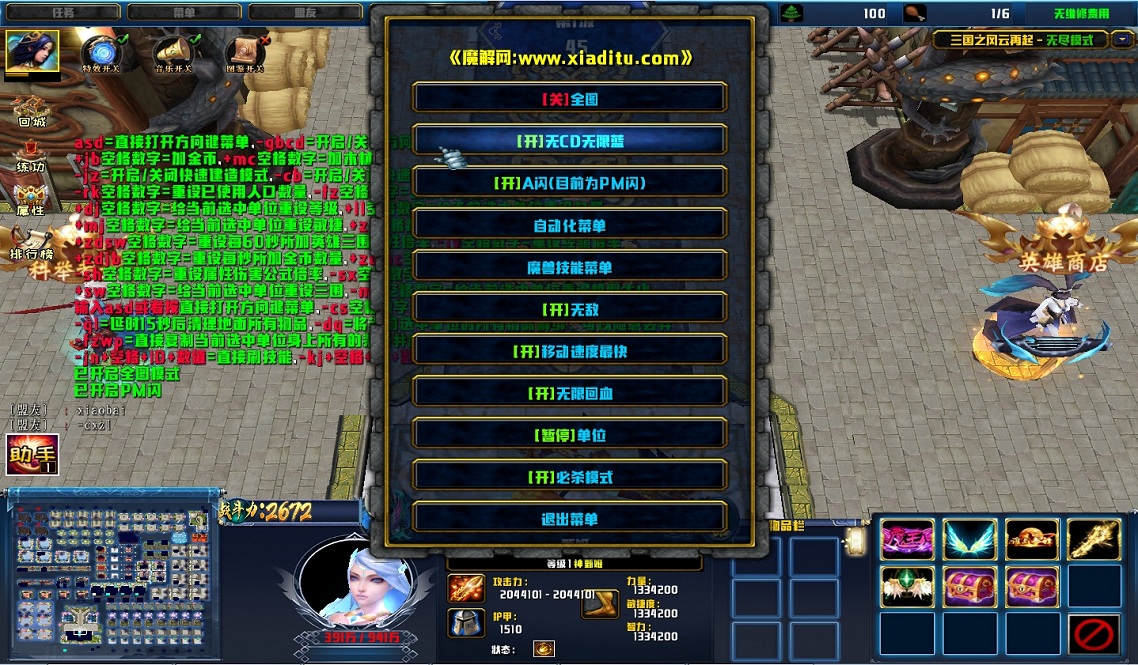The width and height of the screenshot is (1138, 665).
Task: Activate 必杀模式 option
Action: pos(569,476)
